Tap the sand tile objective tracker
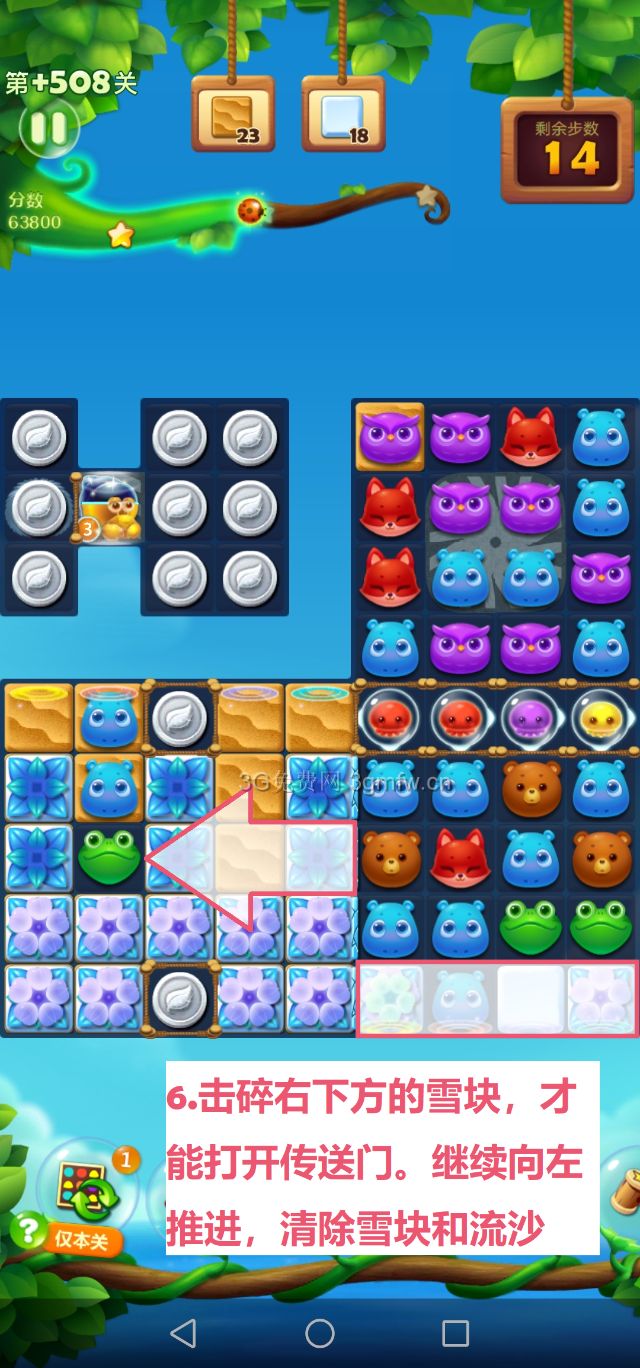 pos(232,113)
